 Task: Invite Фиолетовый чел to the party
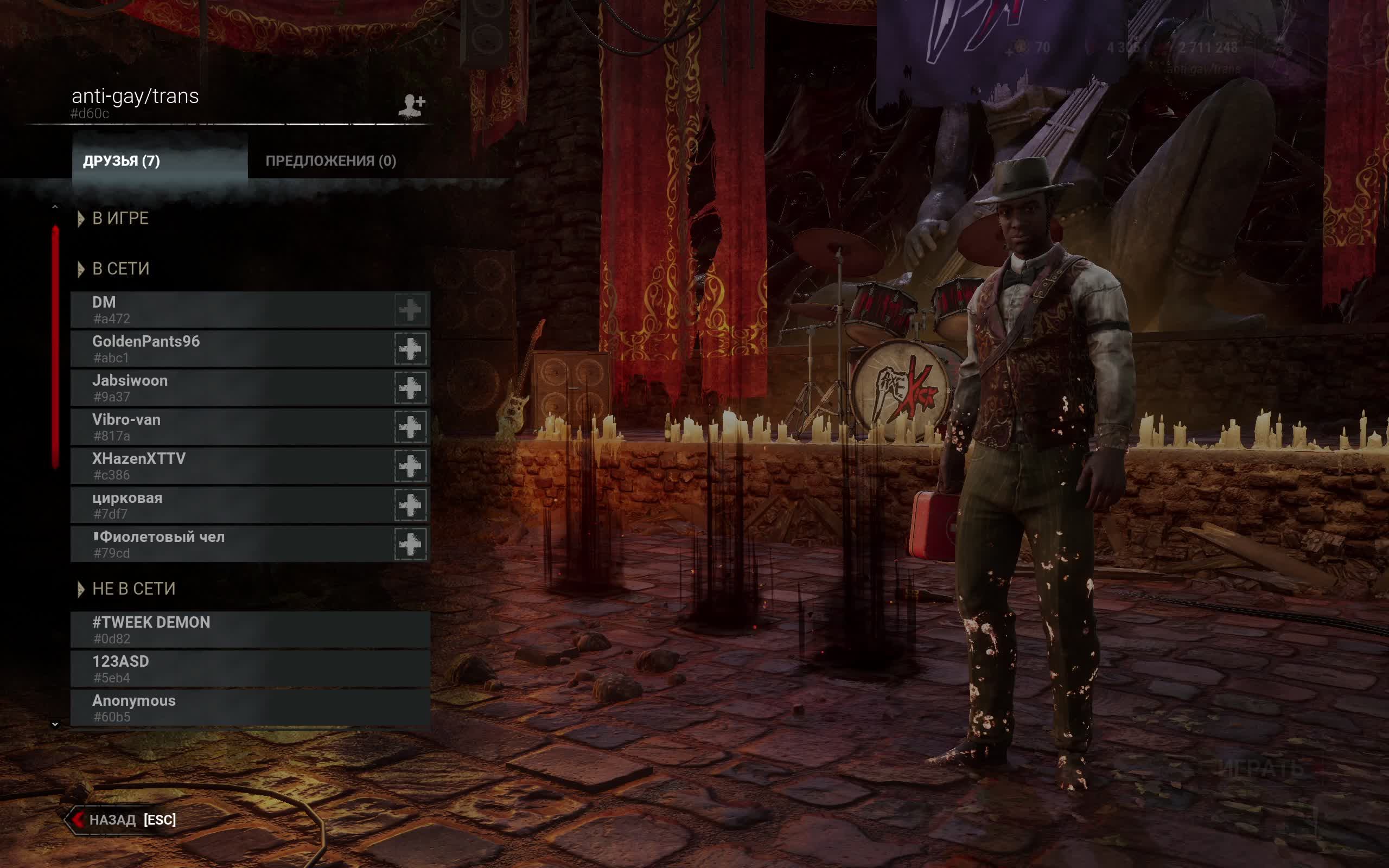(410, 544)
